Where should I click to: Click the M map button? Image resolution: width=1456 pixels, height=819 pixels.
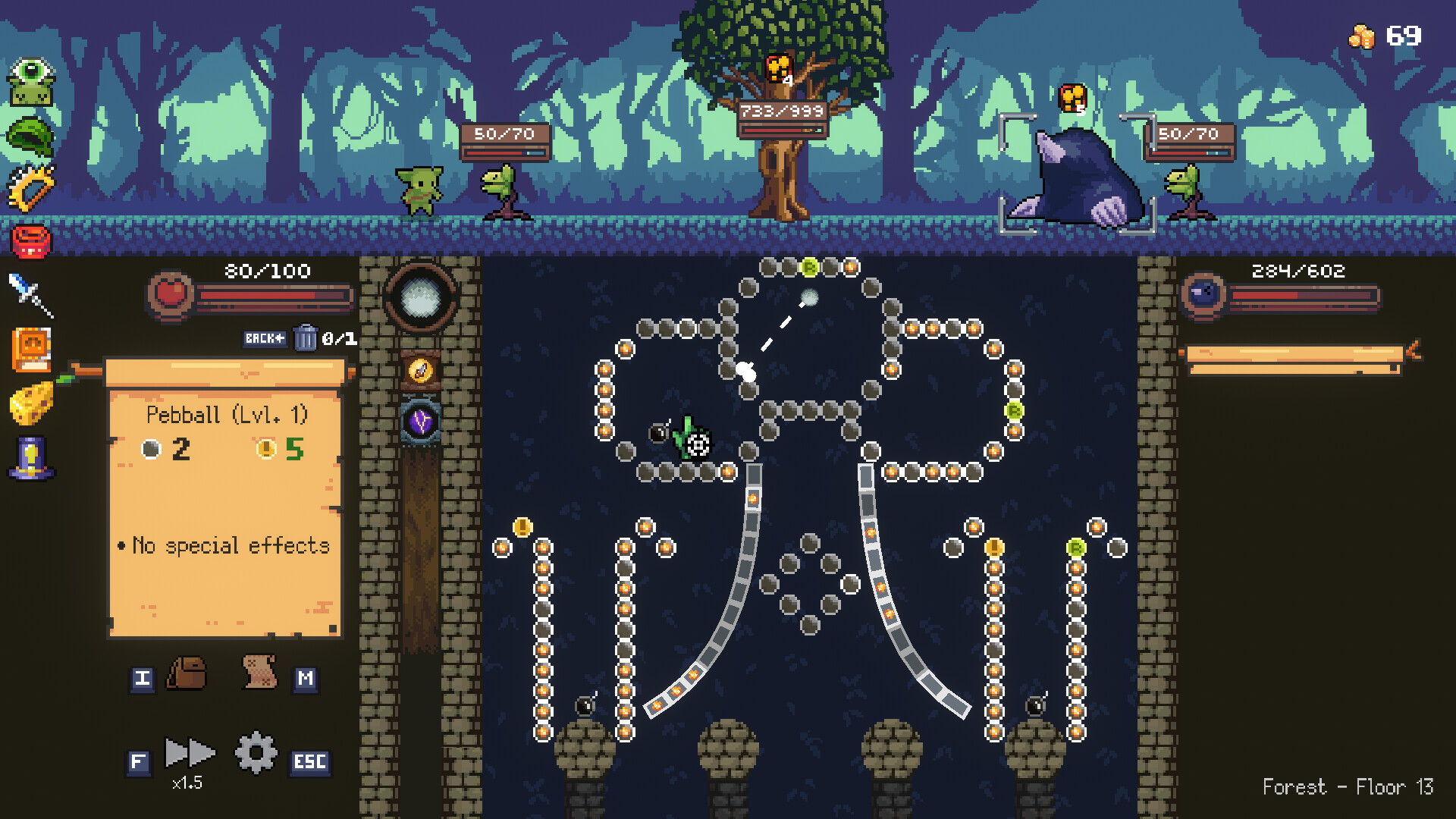(x=306, y=680)
